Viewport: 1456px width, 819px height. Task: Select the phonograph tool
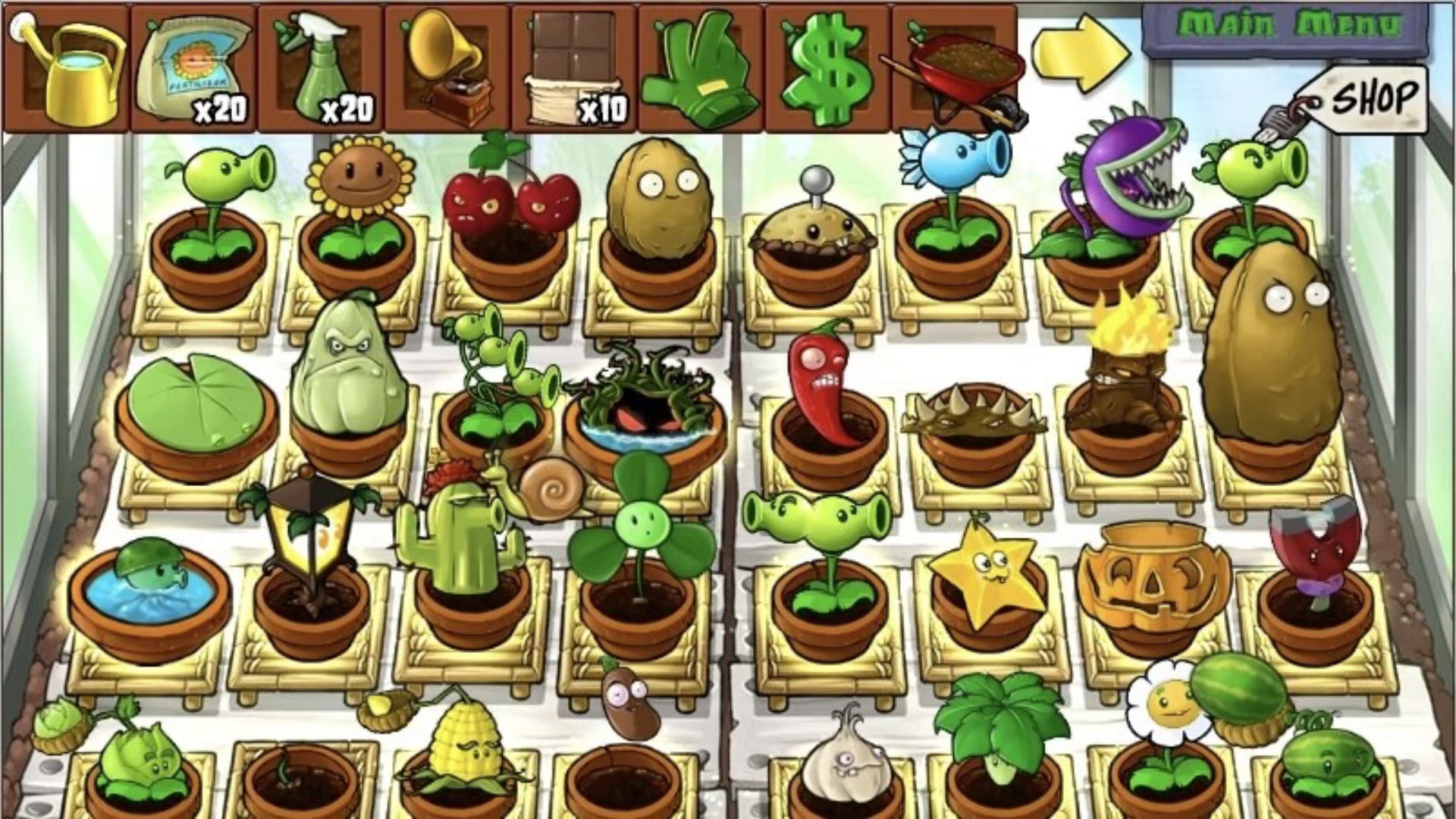pos(447,68)
